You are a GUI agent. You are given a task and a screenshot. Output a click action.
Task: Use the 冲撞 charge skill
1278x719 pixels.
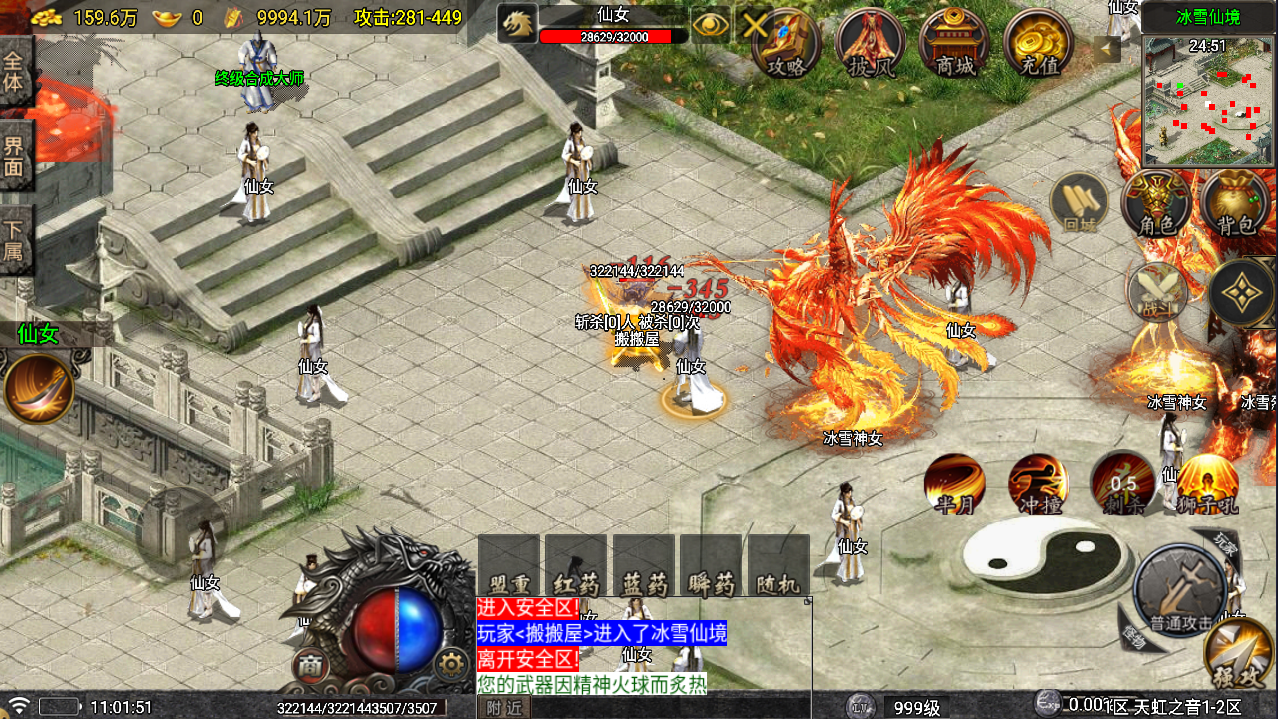click(1038, 484)
